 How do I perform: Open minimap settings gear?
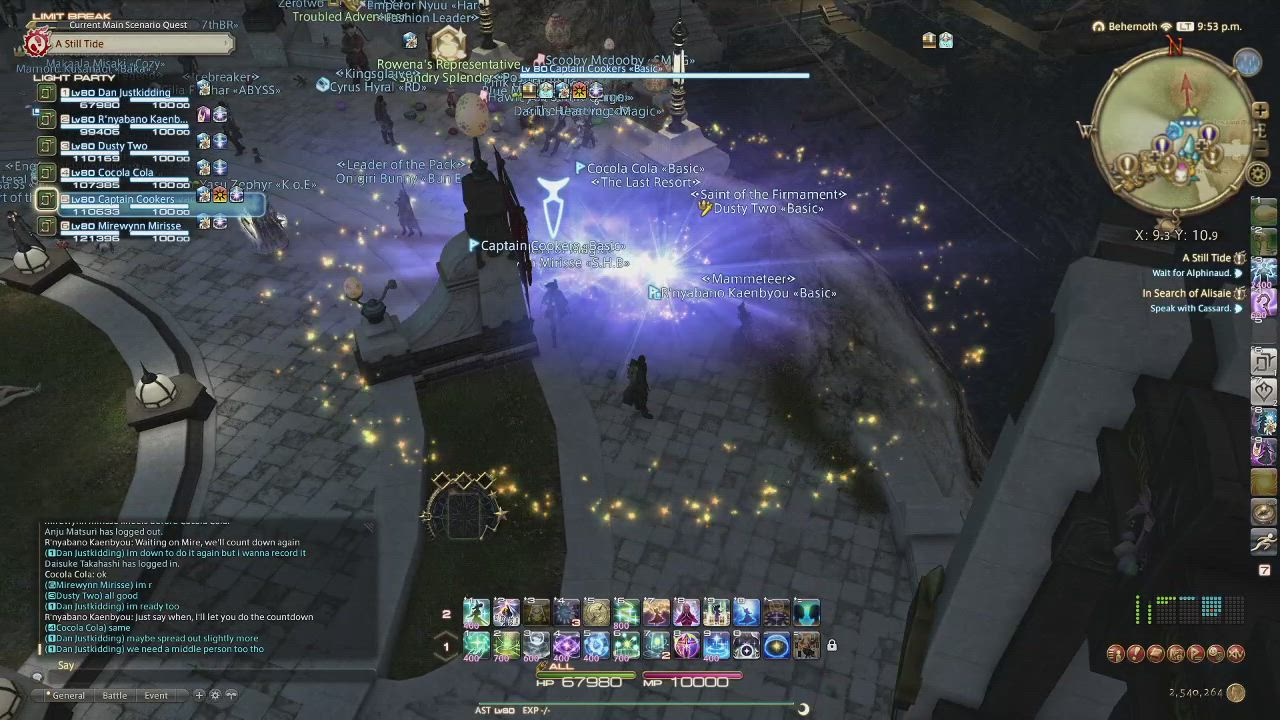coord(1258,173)
